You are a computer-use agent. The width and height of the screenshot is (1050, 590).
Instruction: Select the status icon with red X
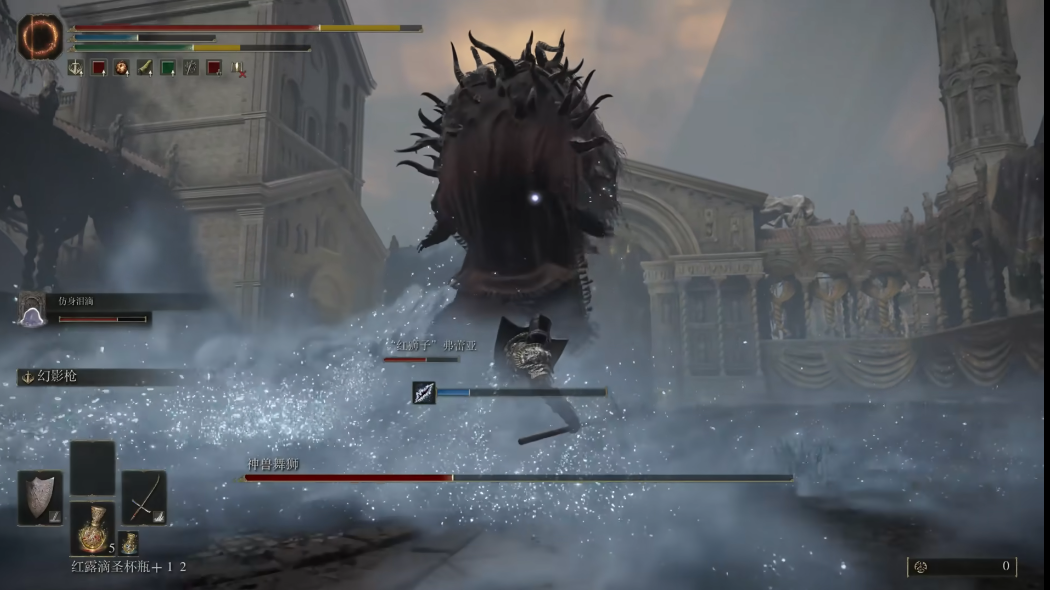tap(238, 68)
